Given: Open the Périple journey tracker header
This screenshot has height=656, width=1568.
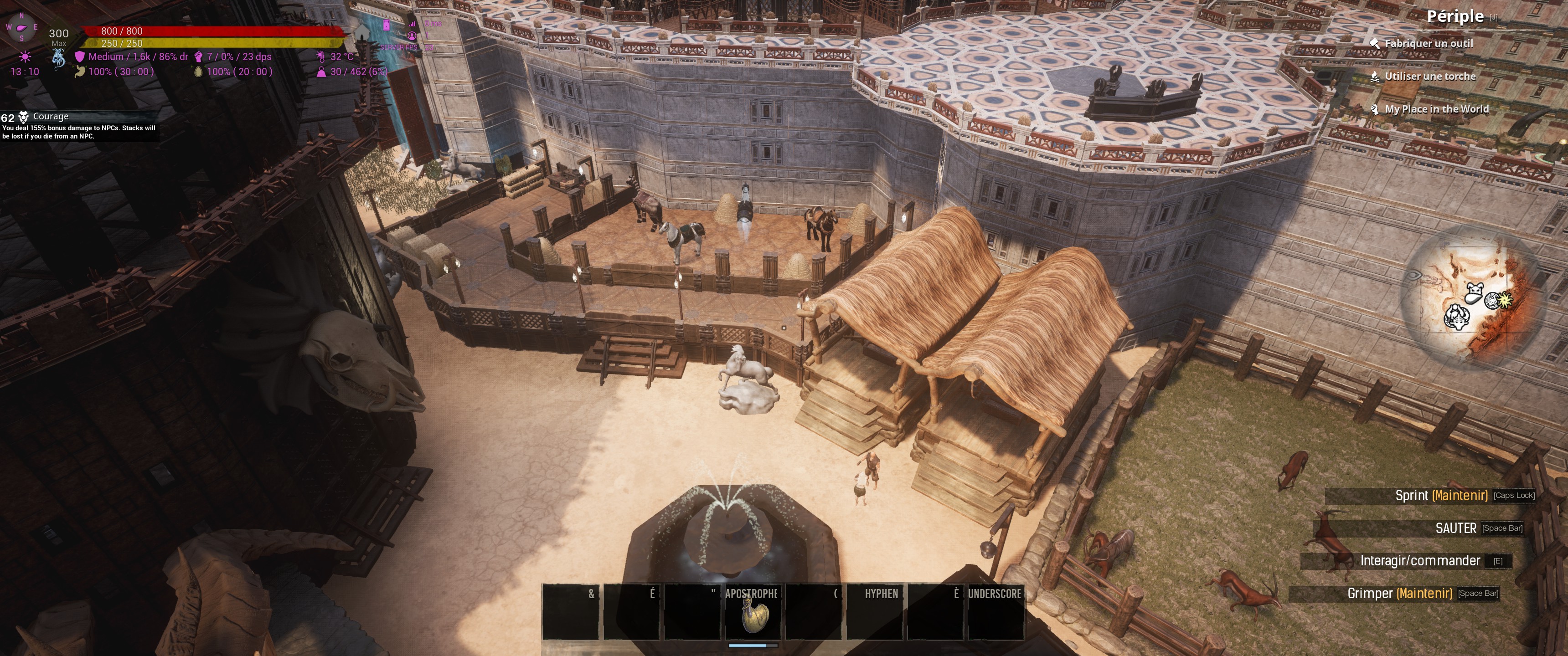Looking at the screenshot, I should click(1455, 16).
